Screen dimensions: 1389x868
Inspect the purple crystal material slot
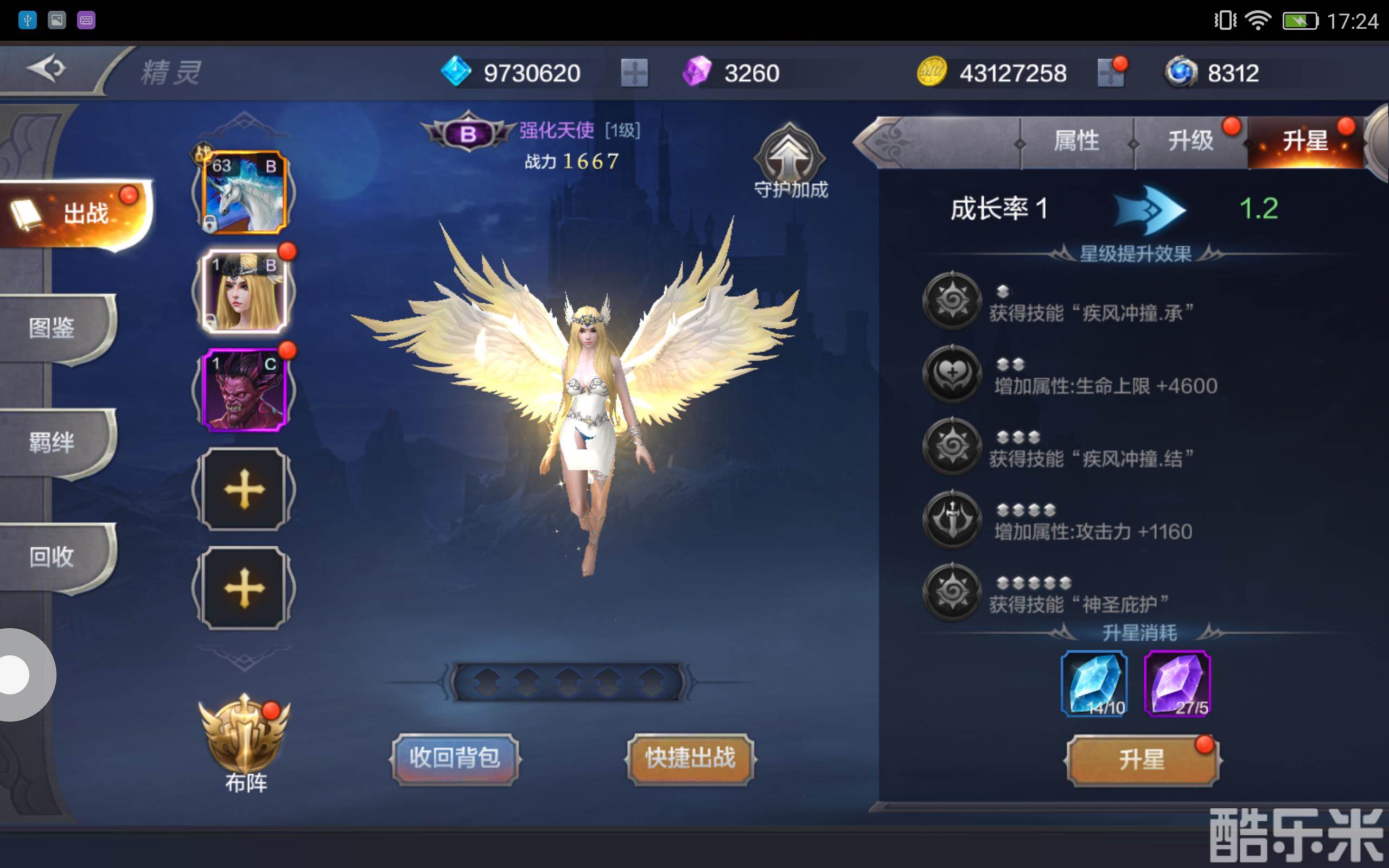tap(1177, 683)
